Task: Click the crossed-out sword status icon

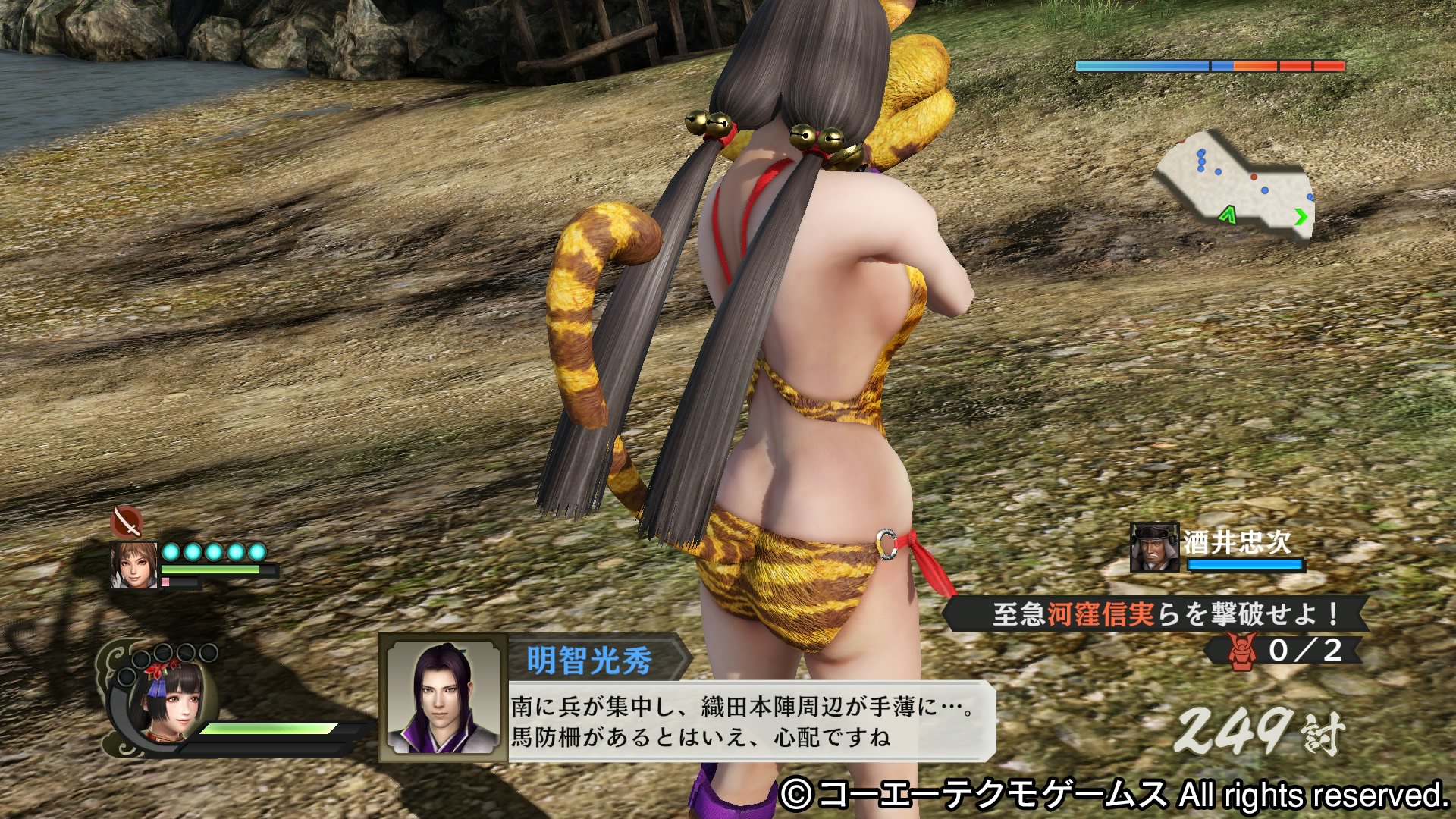Action: pyautogui.click(x=127, y=522)
